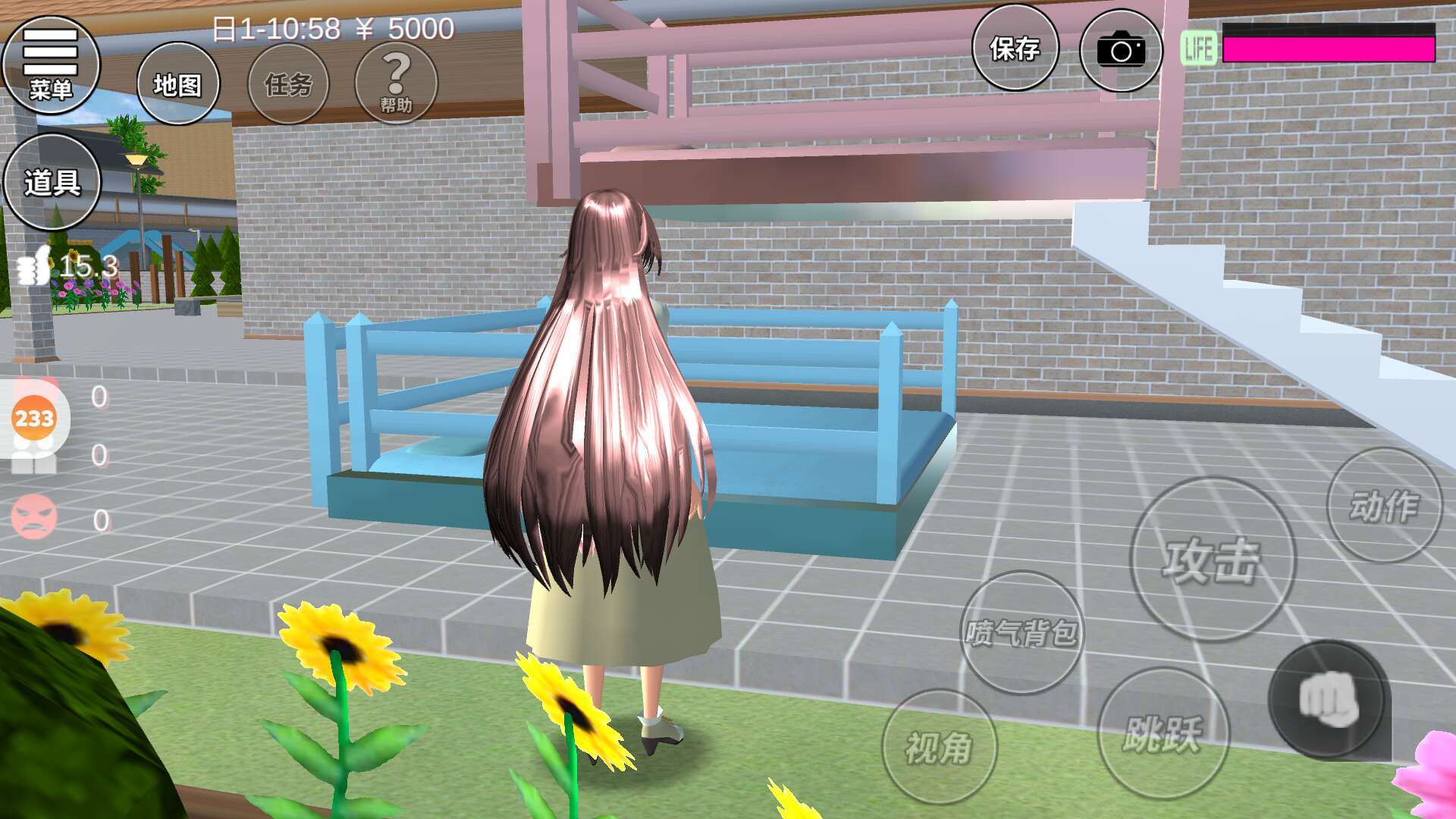Click the orange 233 badge icon
1456x819 pixels.
pos(34,418)
